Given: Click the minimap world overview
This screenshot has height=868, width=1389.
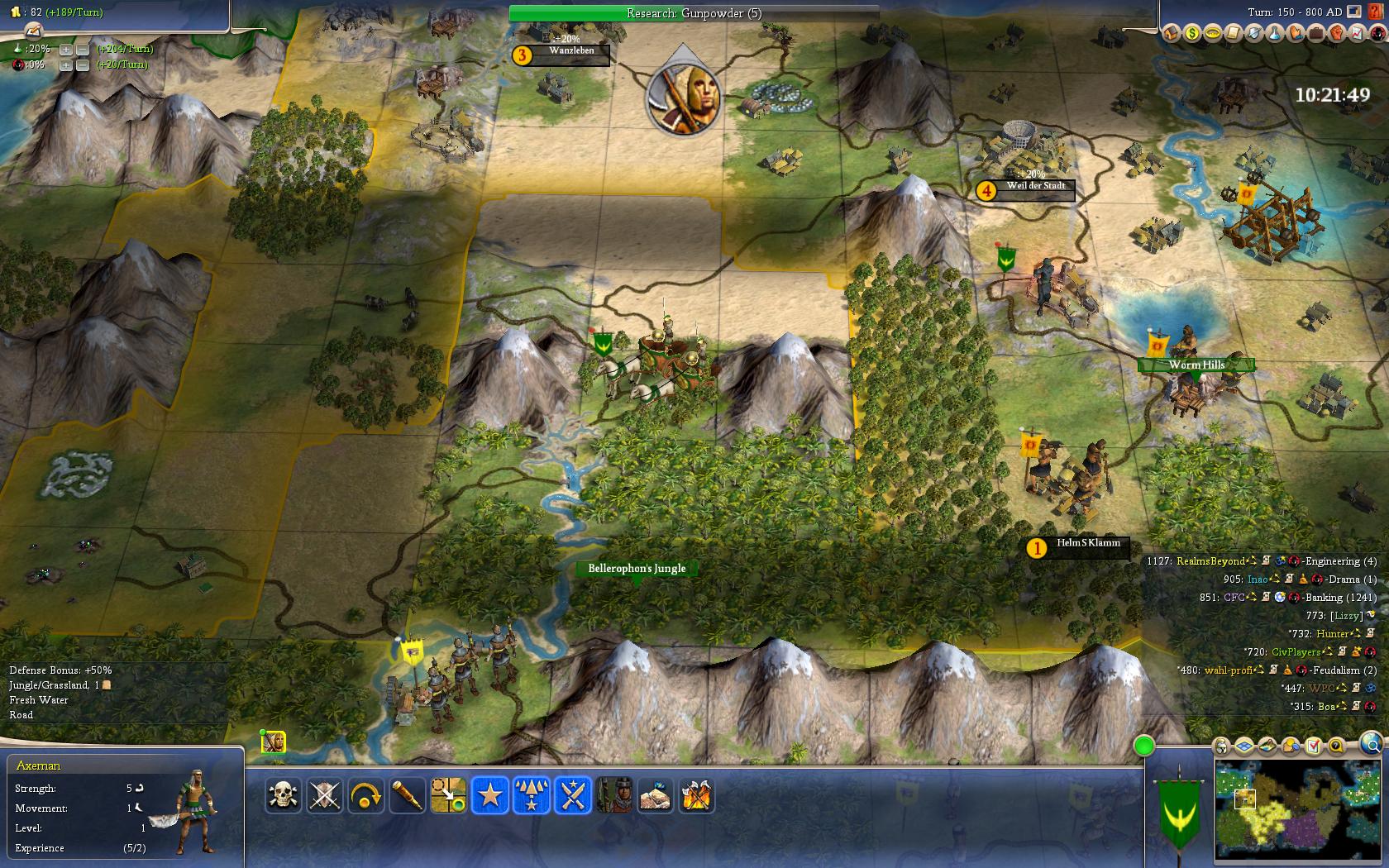Looking at the screenshot, I should [1298, 810].
